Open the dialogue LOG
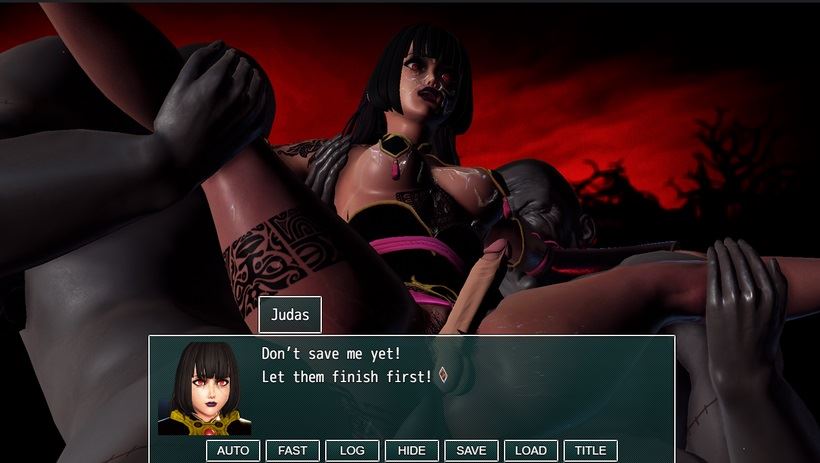This screenshot has width=820, height=463. coord(352,451)
